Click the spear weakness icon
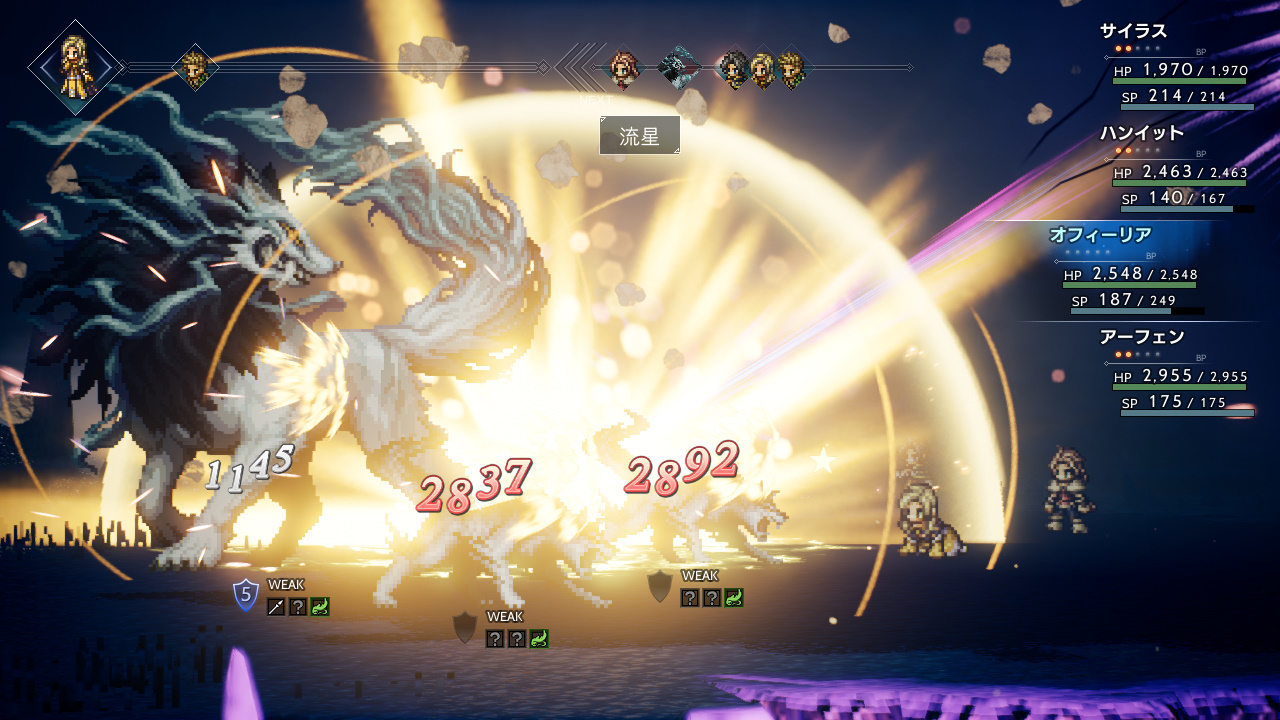This screenshot has width=1280, height=720. [276, 606]
